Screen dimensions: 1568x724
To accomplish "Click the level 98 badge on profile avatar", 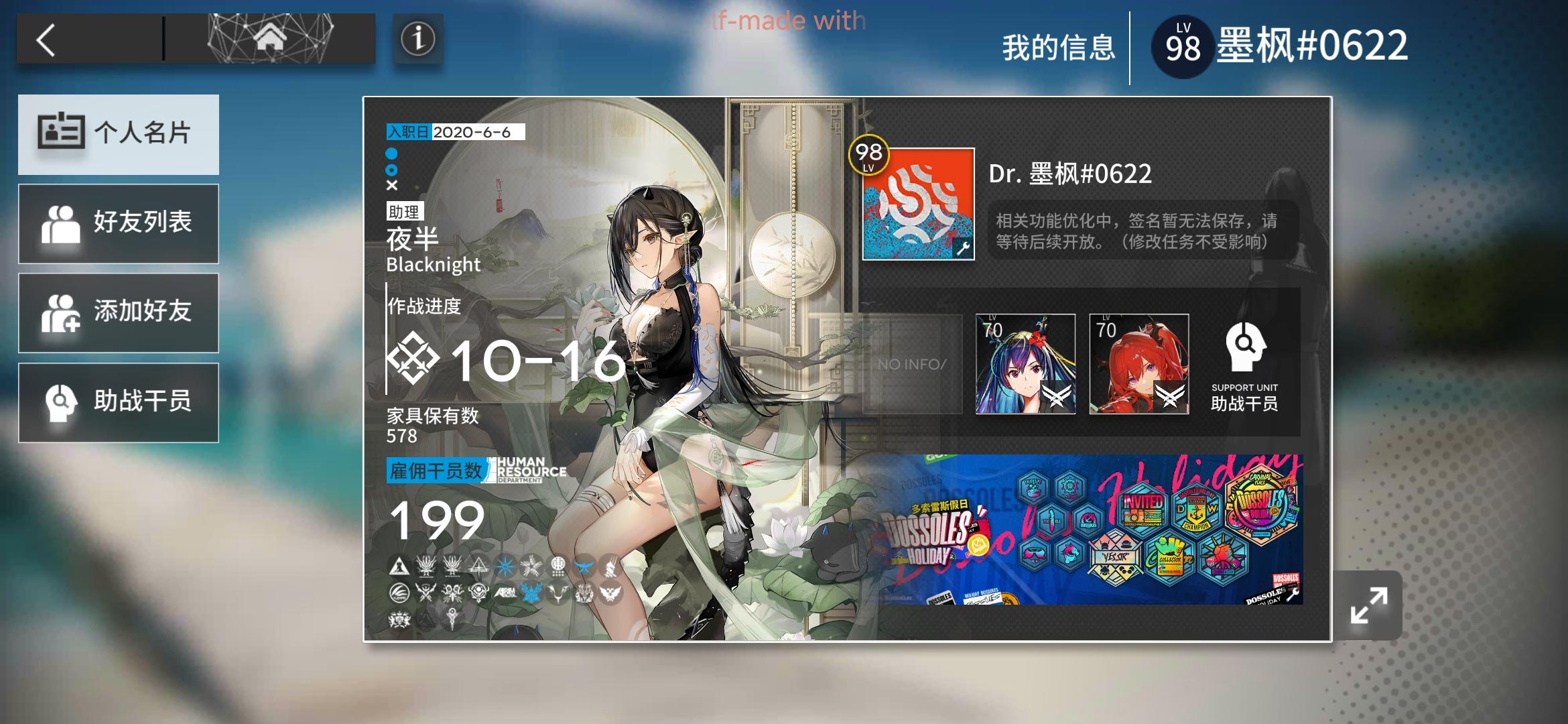I will (x=870, y=156).
